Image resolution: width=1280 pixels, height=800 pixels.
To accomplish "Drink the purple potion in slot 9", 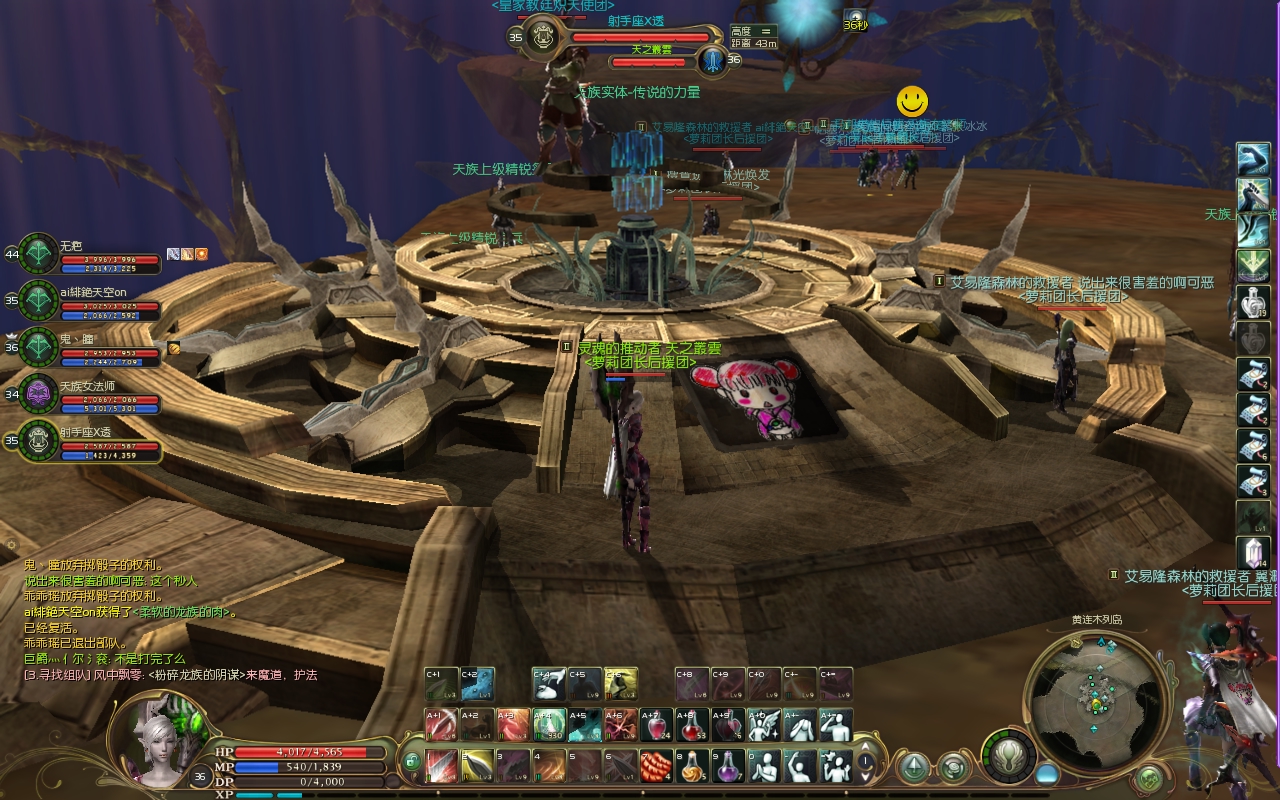I will pyautogui.click(x=728, y=766).
